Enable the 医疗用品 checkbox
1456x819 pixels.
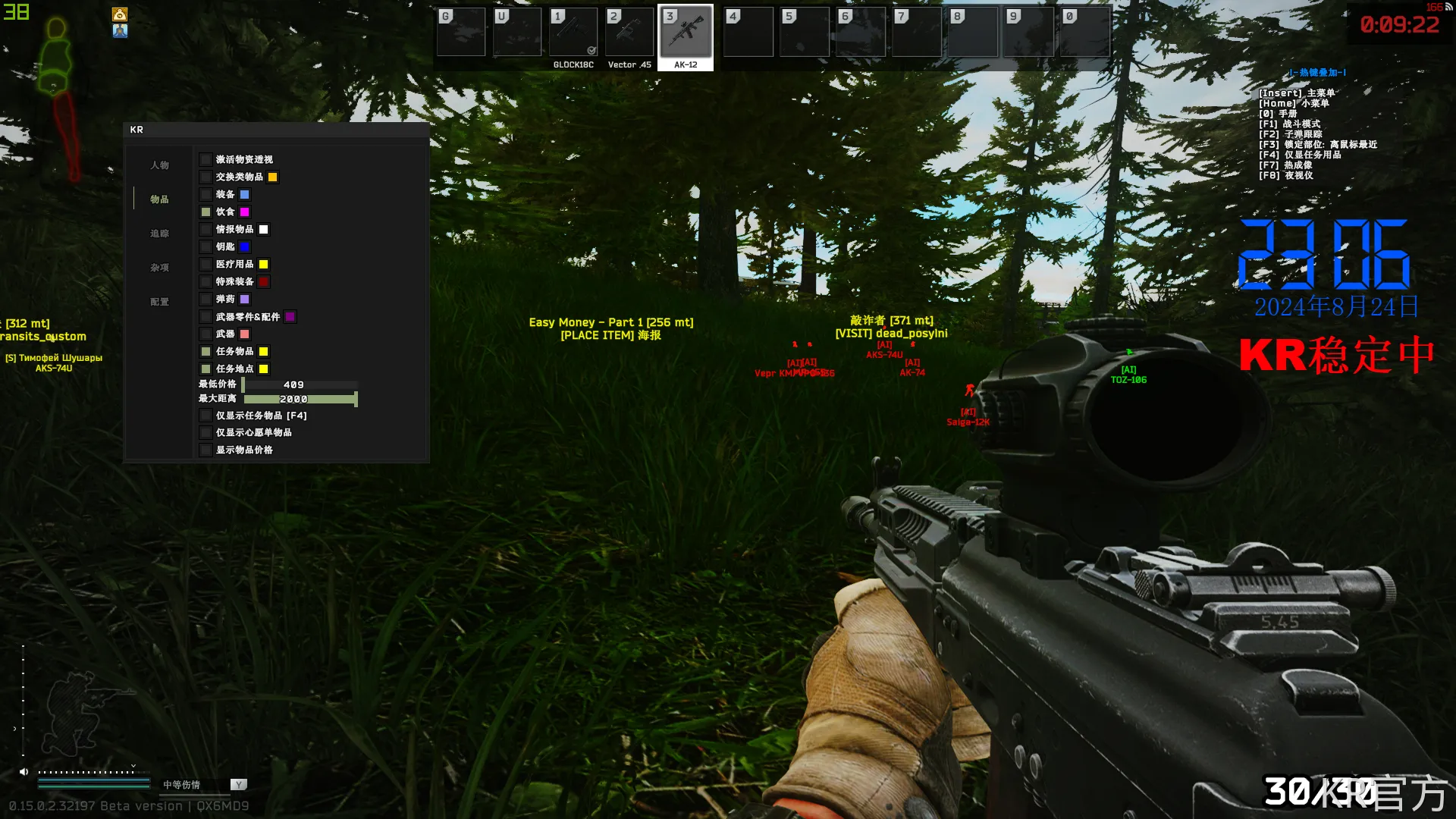pyautogui.click(x=206, y=265)
